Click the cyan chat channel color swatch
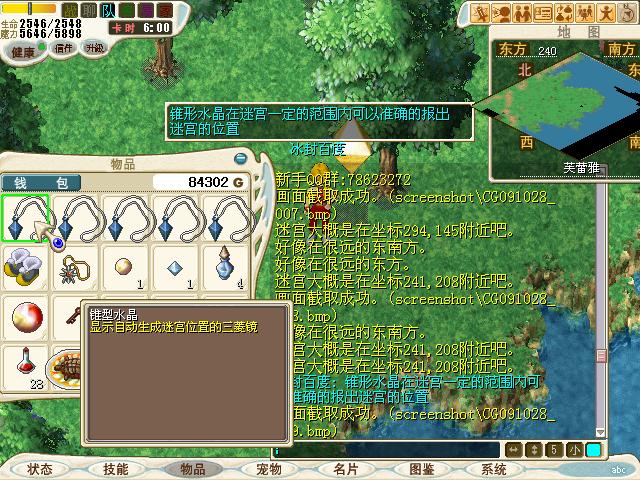640x480 pixels. pos(594,450)
